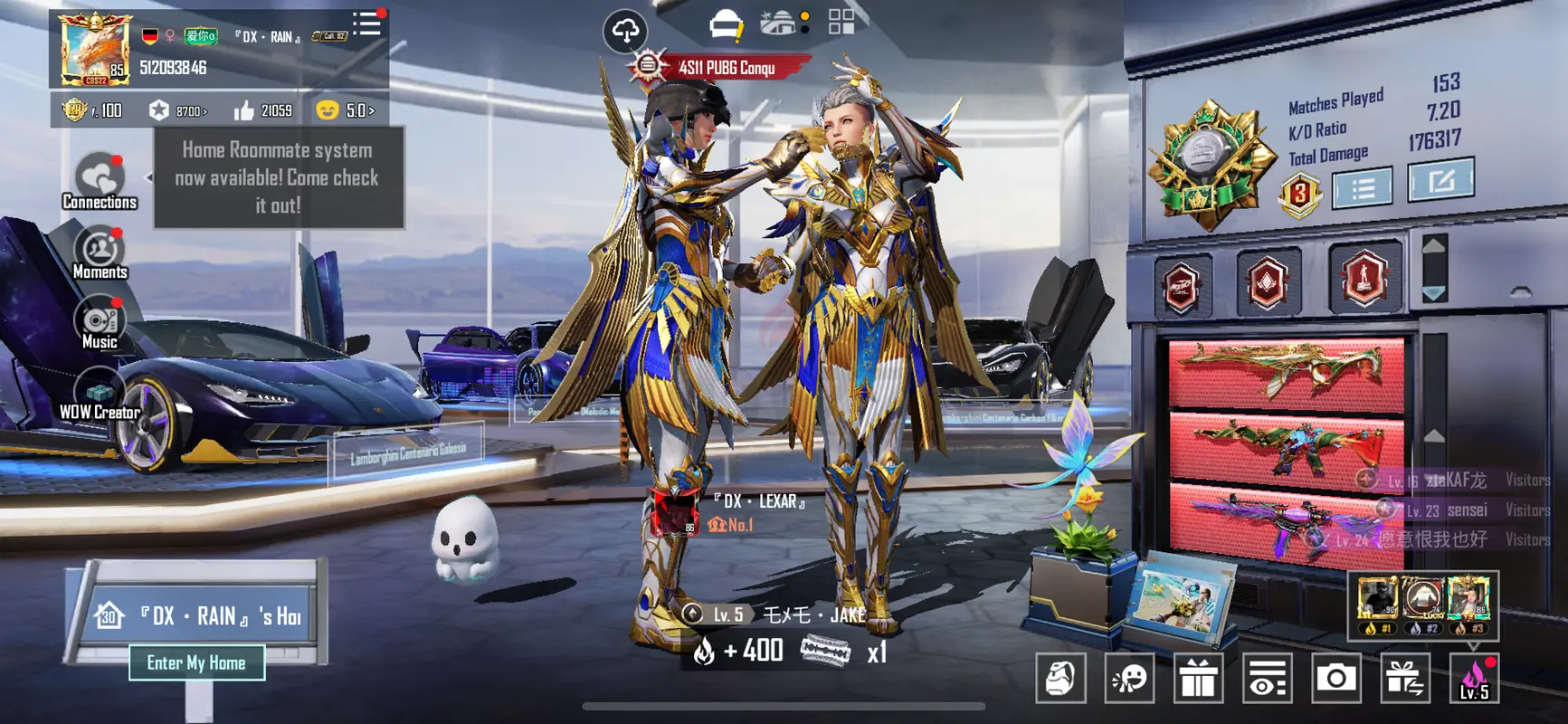This screenshot has height=724, width=1568.
Task: Edit the stats showcase panel
Action: click(1440, 180)
